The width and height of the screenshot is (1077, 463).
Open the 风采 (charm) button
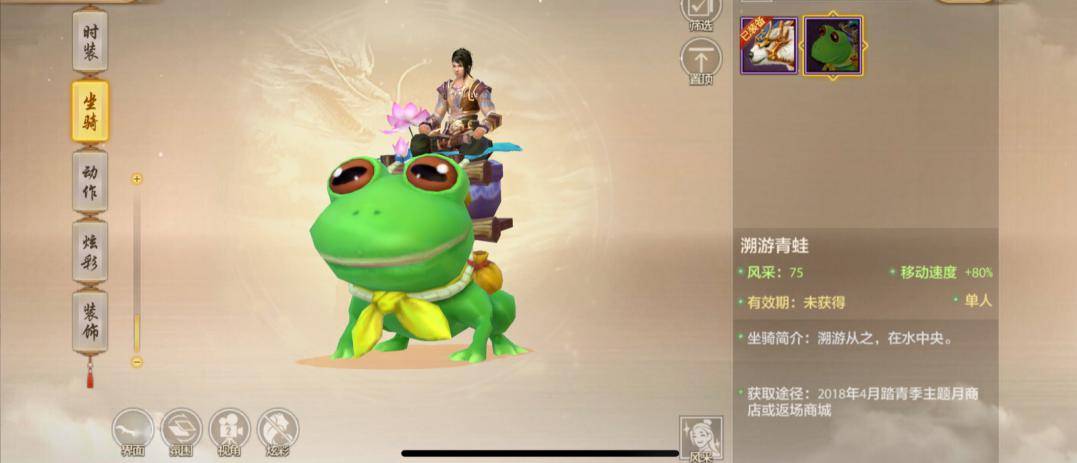click(x=700, y=438)
